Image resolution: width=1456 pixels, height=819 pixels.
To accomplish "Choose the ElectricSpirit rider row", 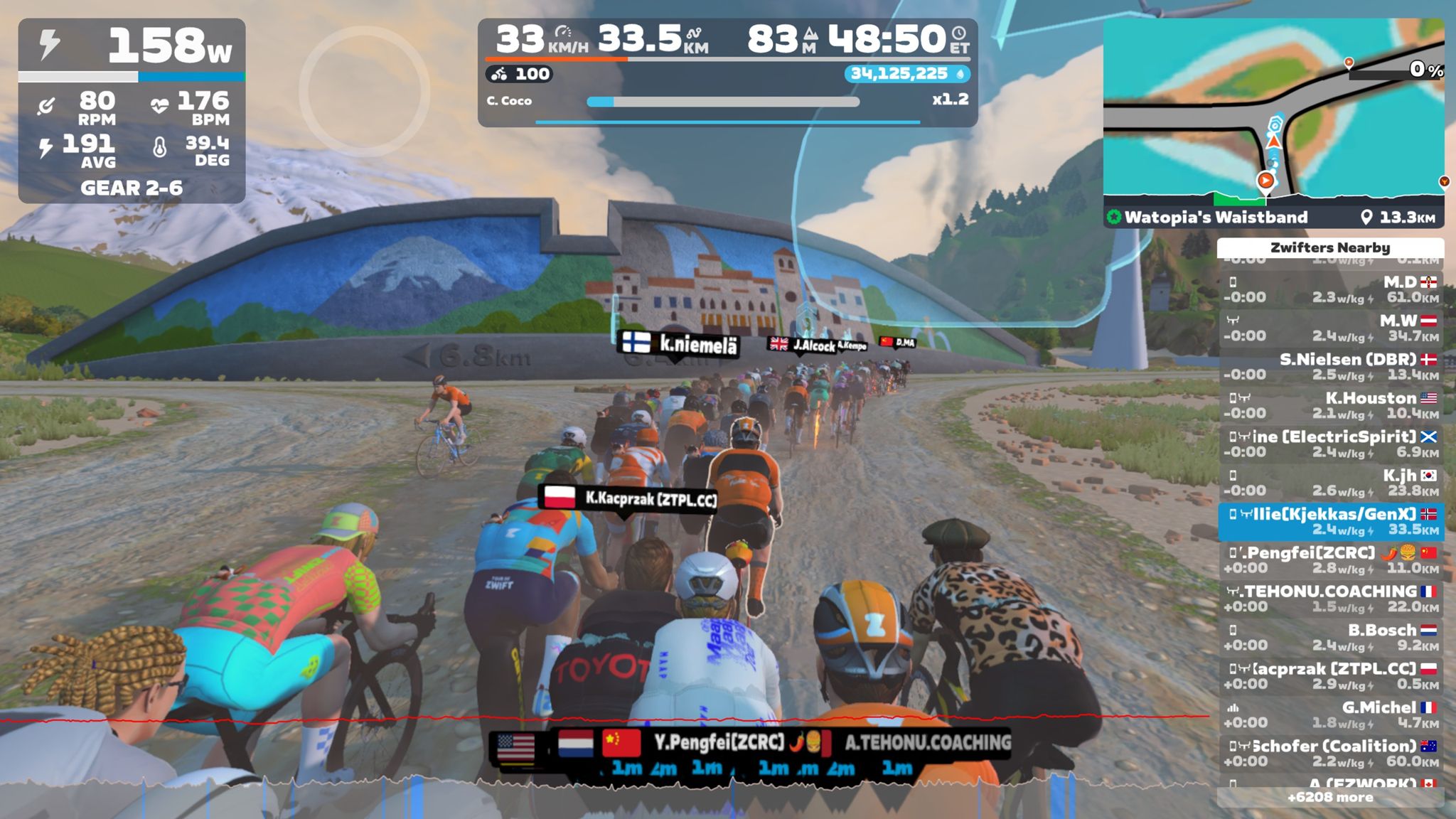I will click(x=1330, y=444).
